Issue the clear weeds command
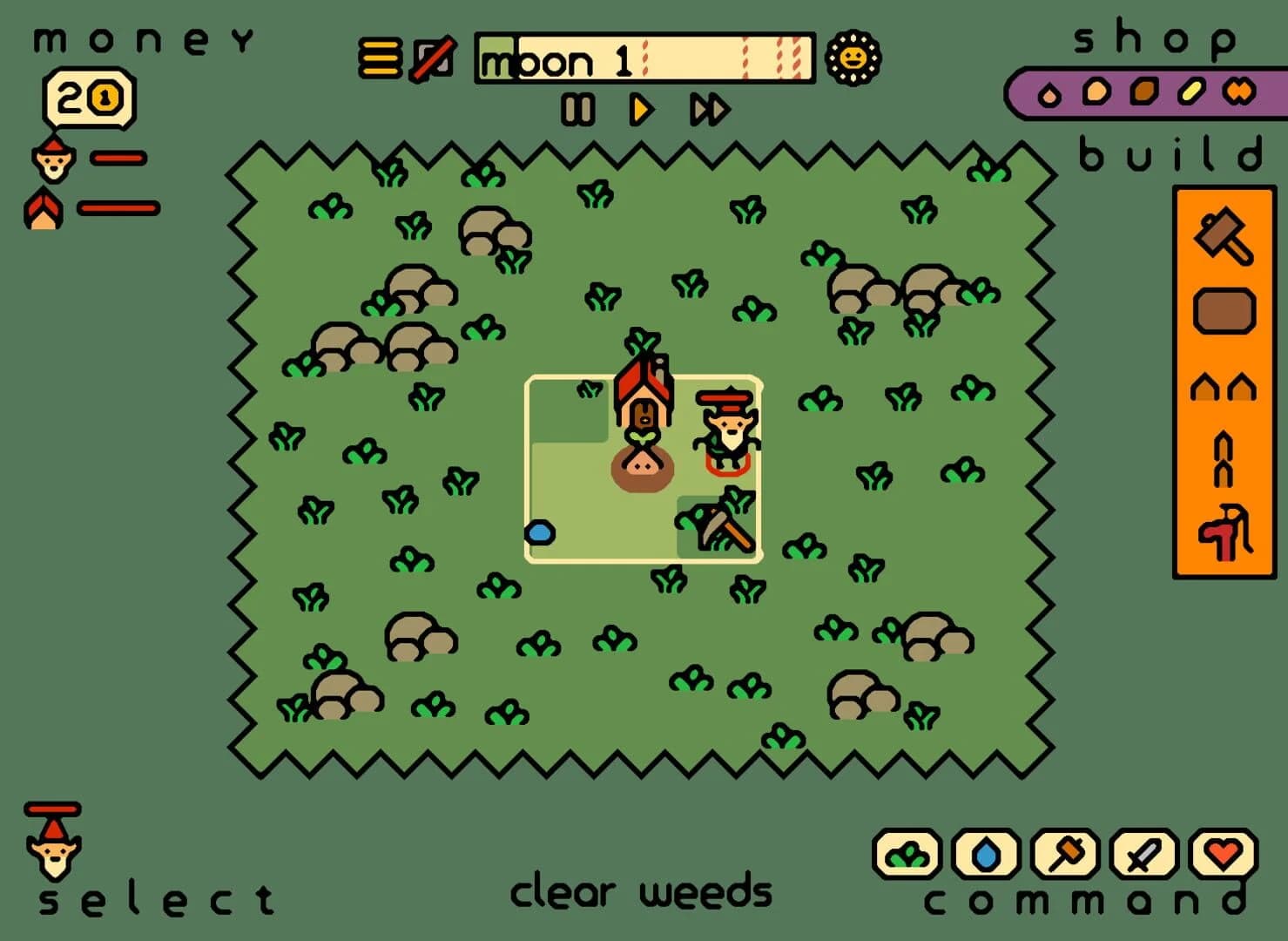This screenshot has width=1288, height=941. (x=906, y=854)
